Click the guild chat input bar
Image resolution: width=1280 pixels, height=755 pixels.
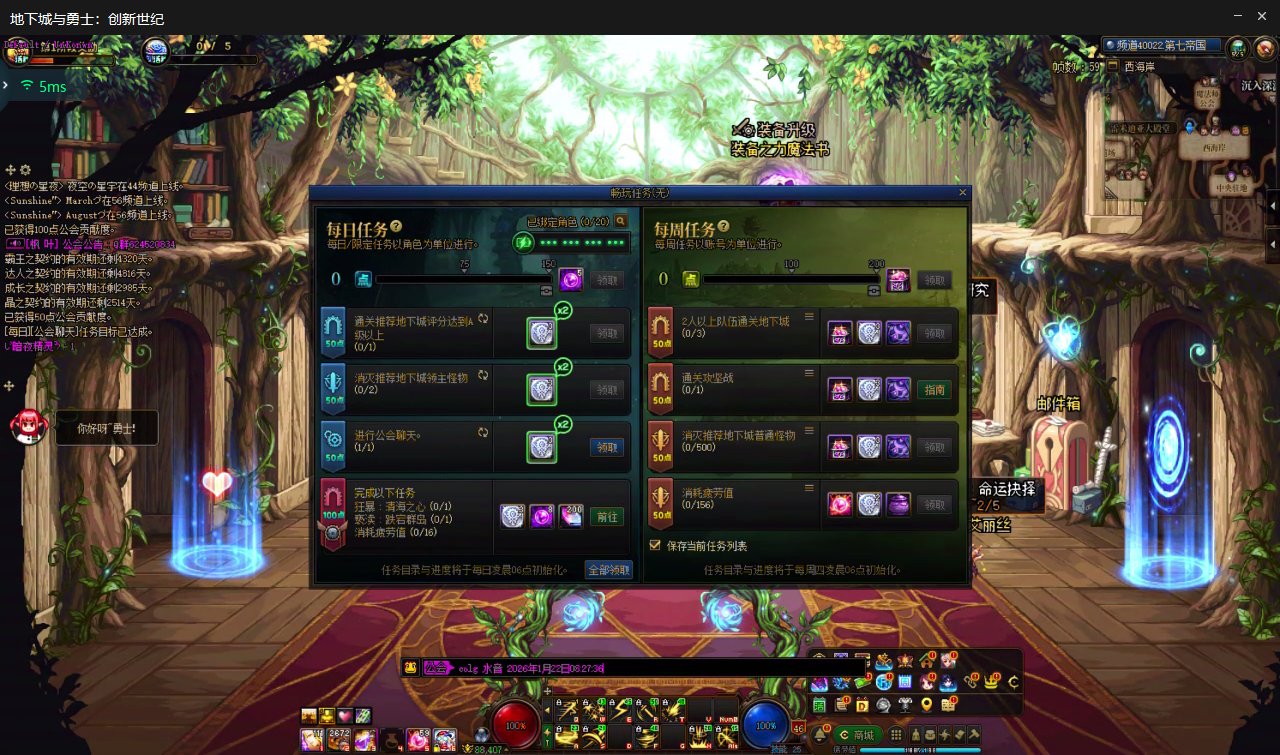click(x=640, y=668)
